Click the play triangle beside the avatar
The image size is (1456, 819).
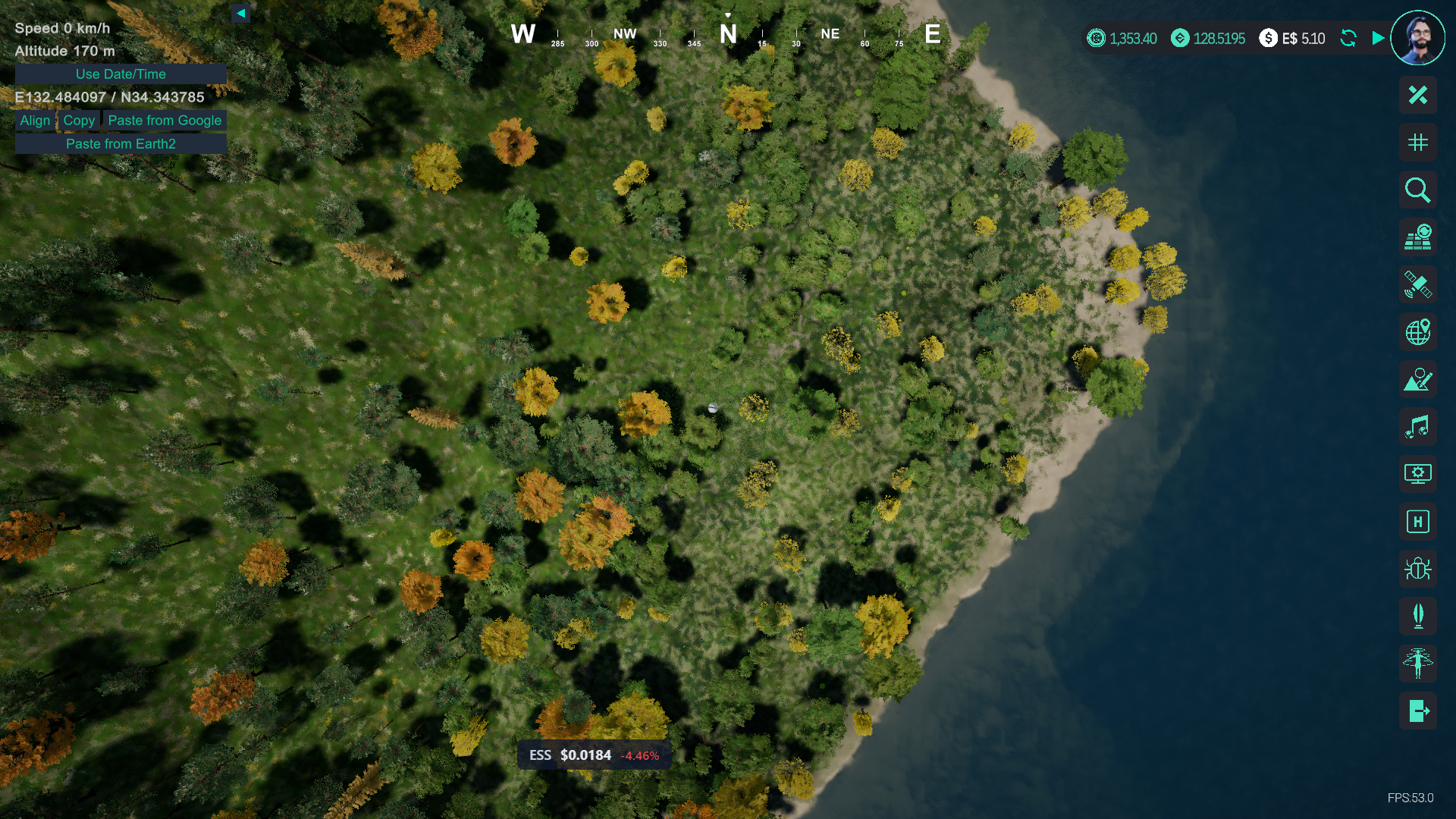tap(1378, 38)
